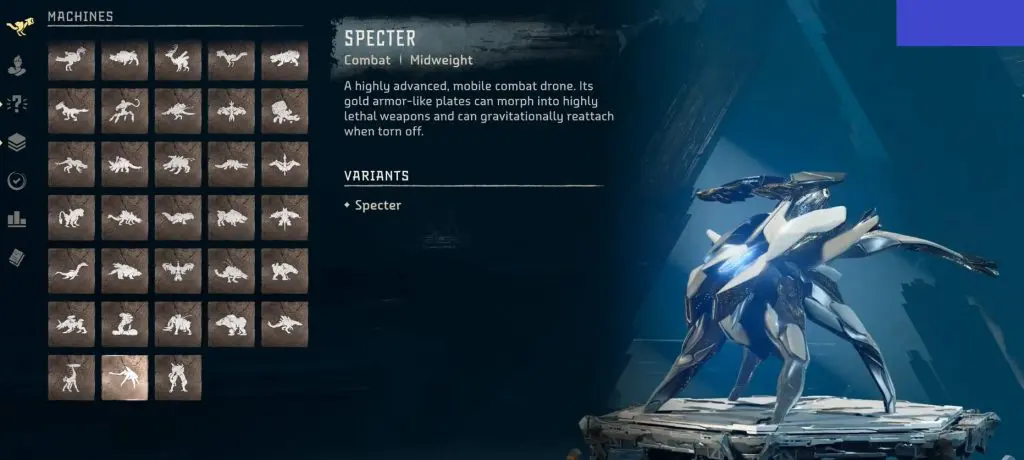Open the bar chart statistics tab
Screen dimensions: 1024x460
coord(17,219)
